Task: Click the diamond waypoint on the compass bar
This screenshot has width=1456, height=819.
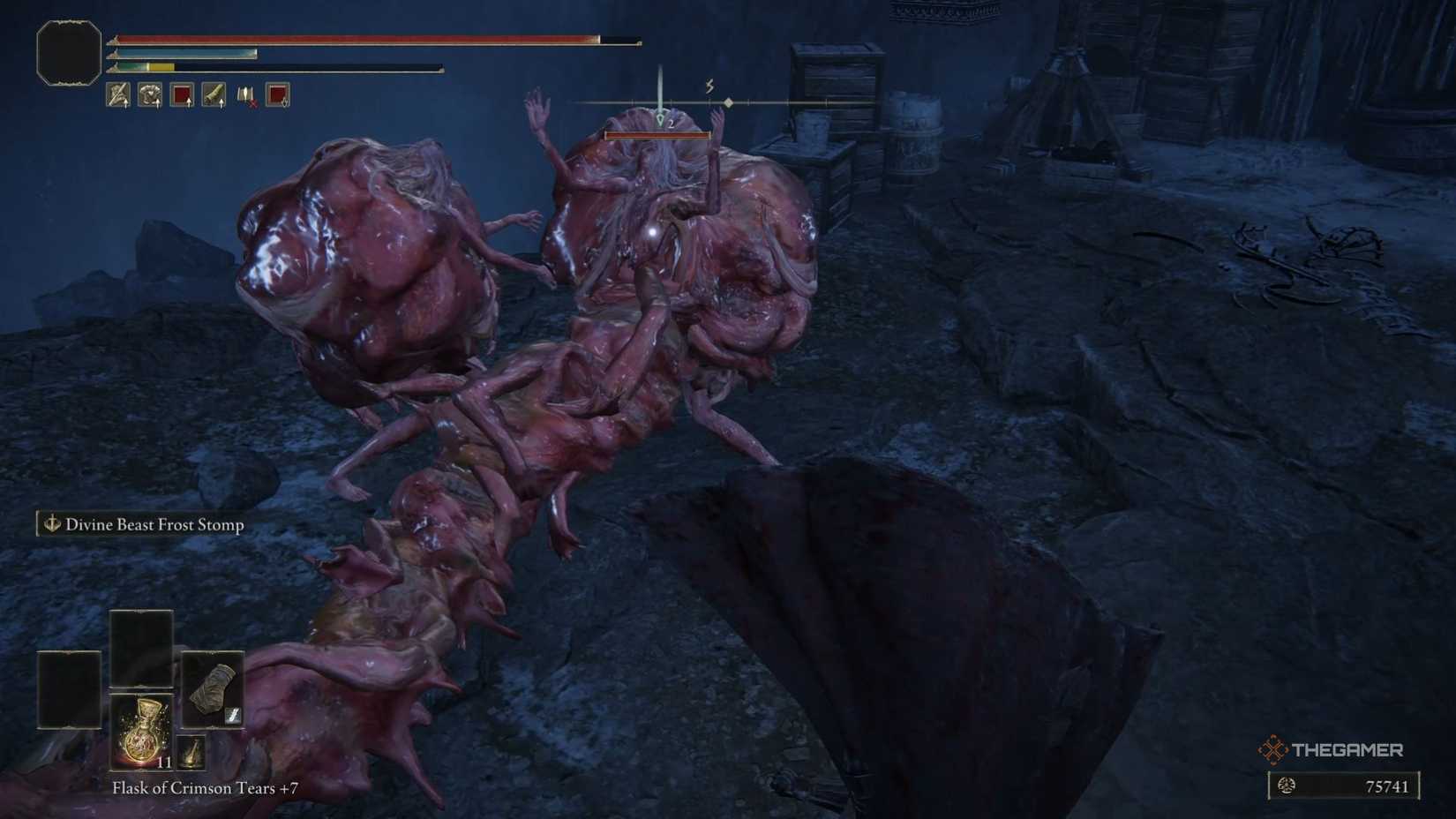Action: point(729,101)
